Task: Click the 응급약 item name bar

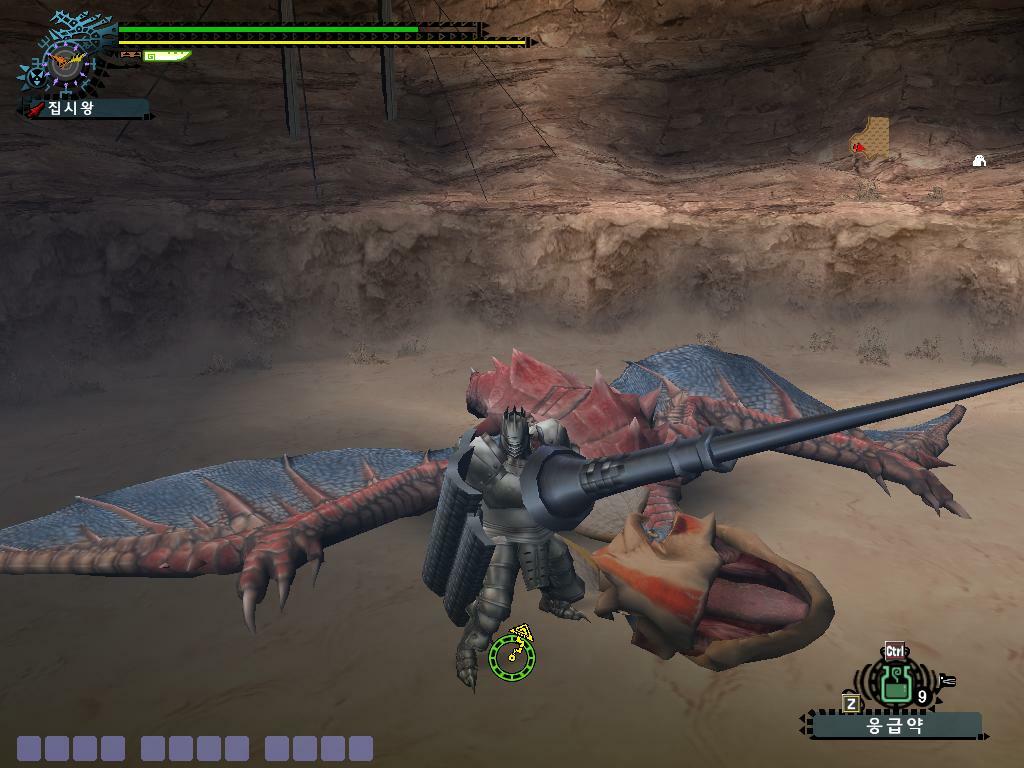Action: (x=895, y=725)
